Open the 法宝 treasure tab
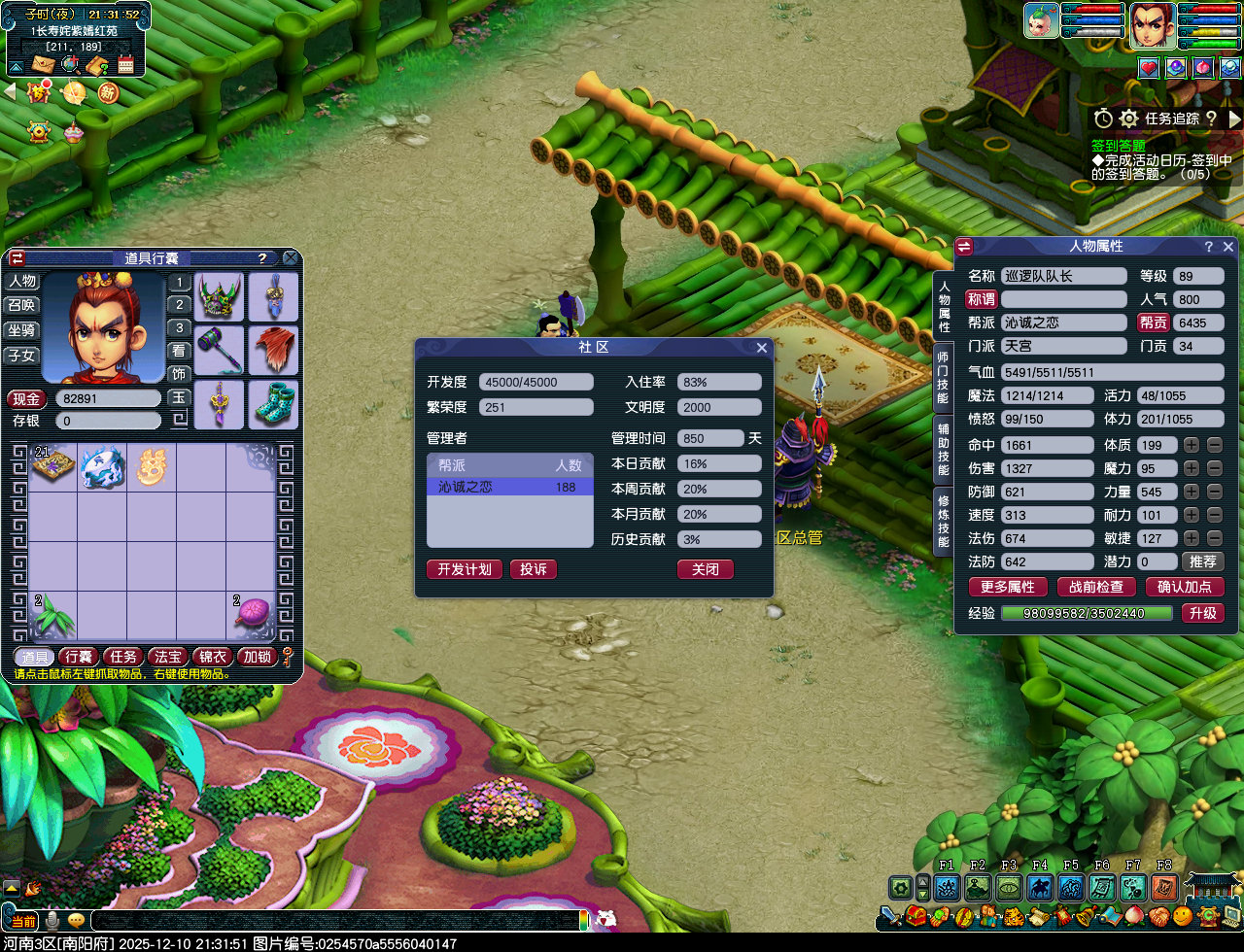Screen dimensions: 1244x952 coord(168,657)
